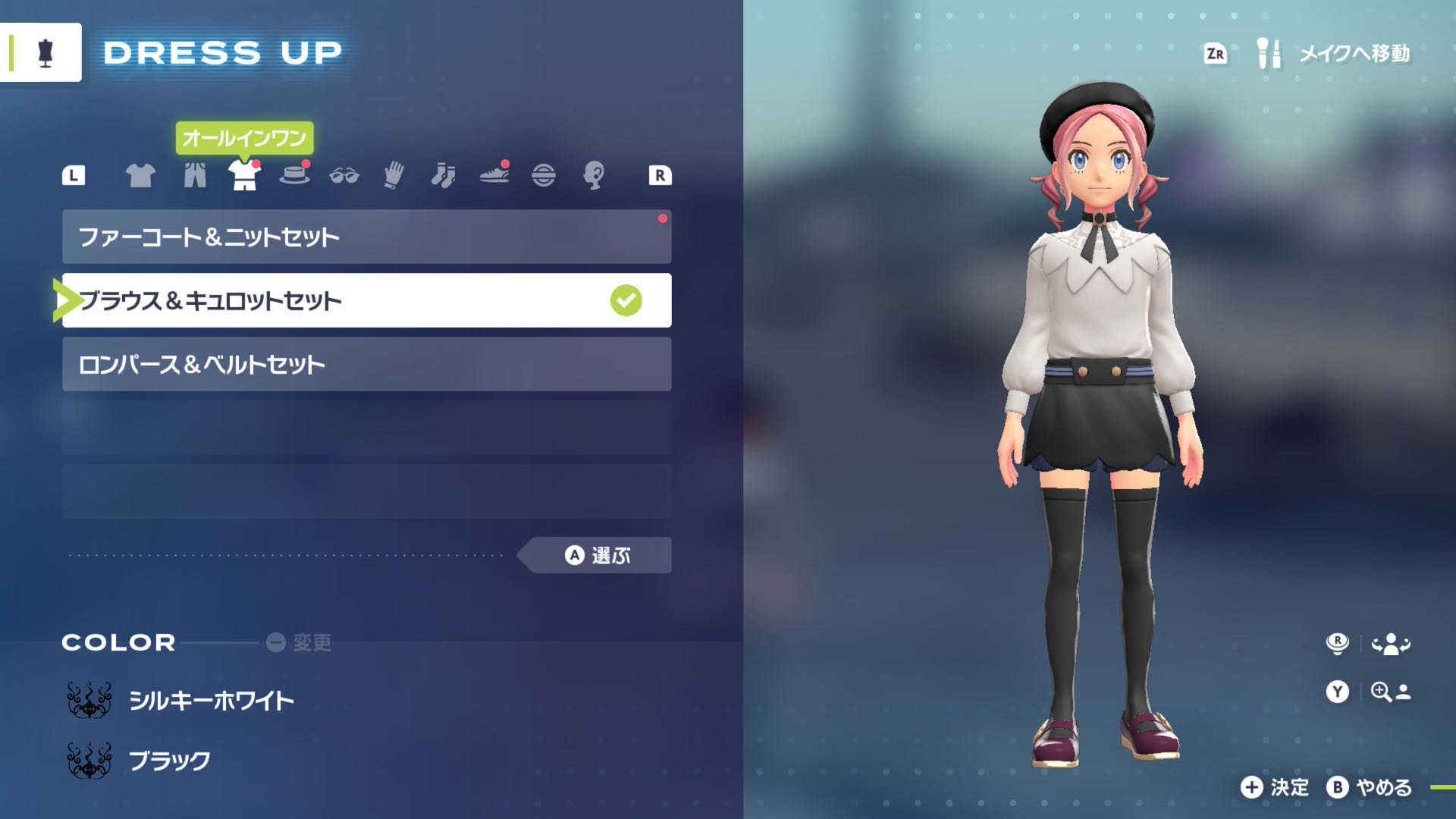Screen dimensions: 1456x819
Task: Switch to the socks category tab
Action: (x=444, y=175)
